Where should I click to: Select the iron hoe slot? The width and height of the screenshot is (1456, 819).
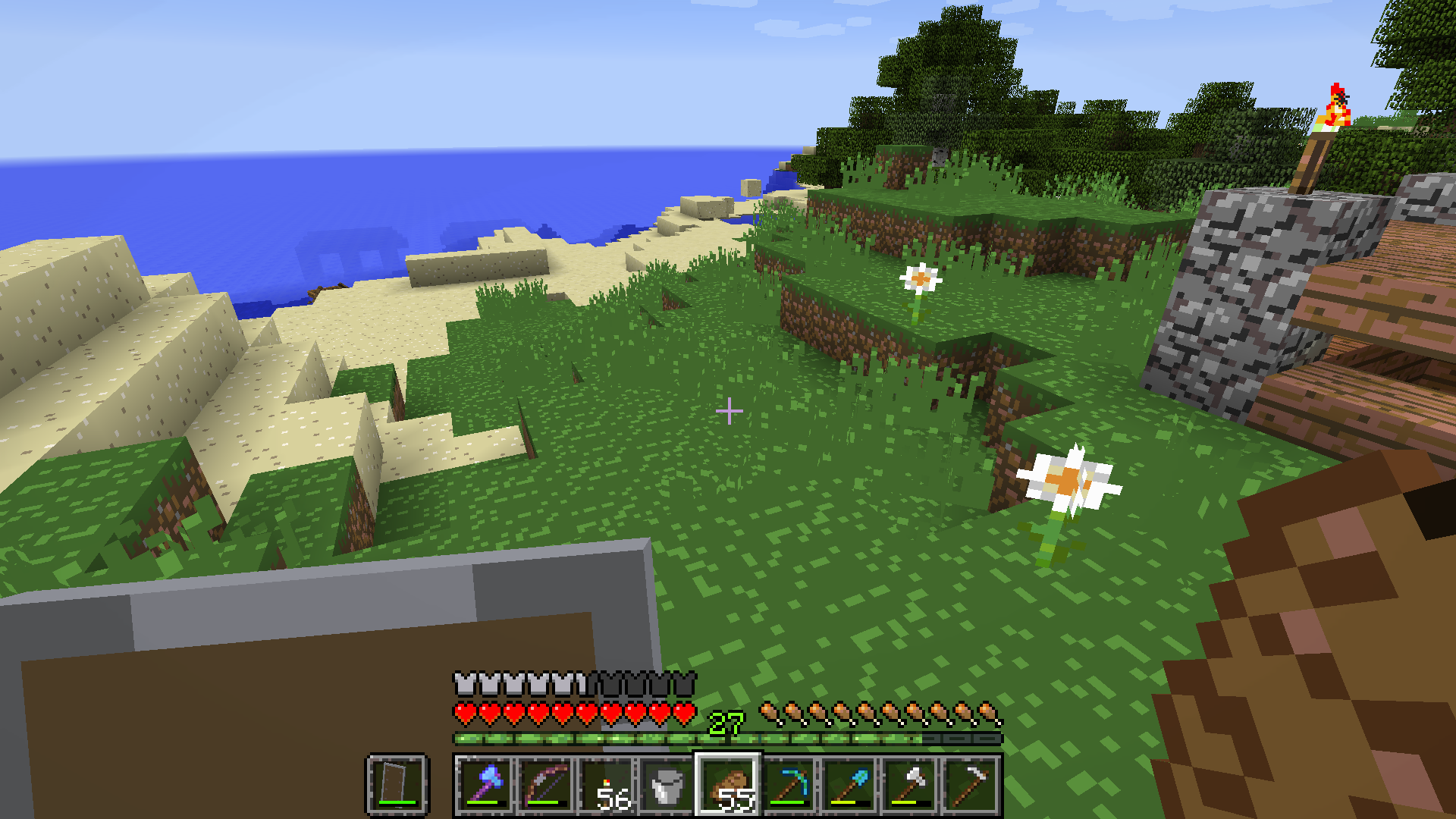point(971,785)
